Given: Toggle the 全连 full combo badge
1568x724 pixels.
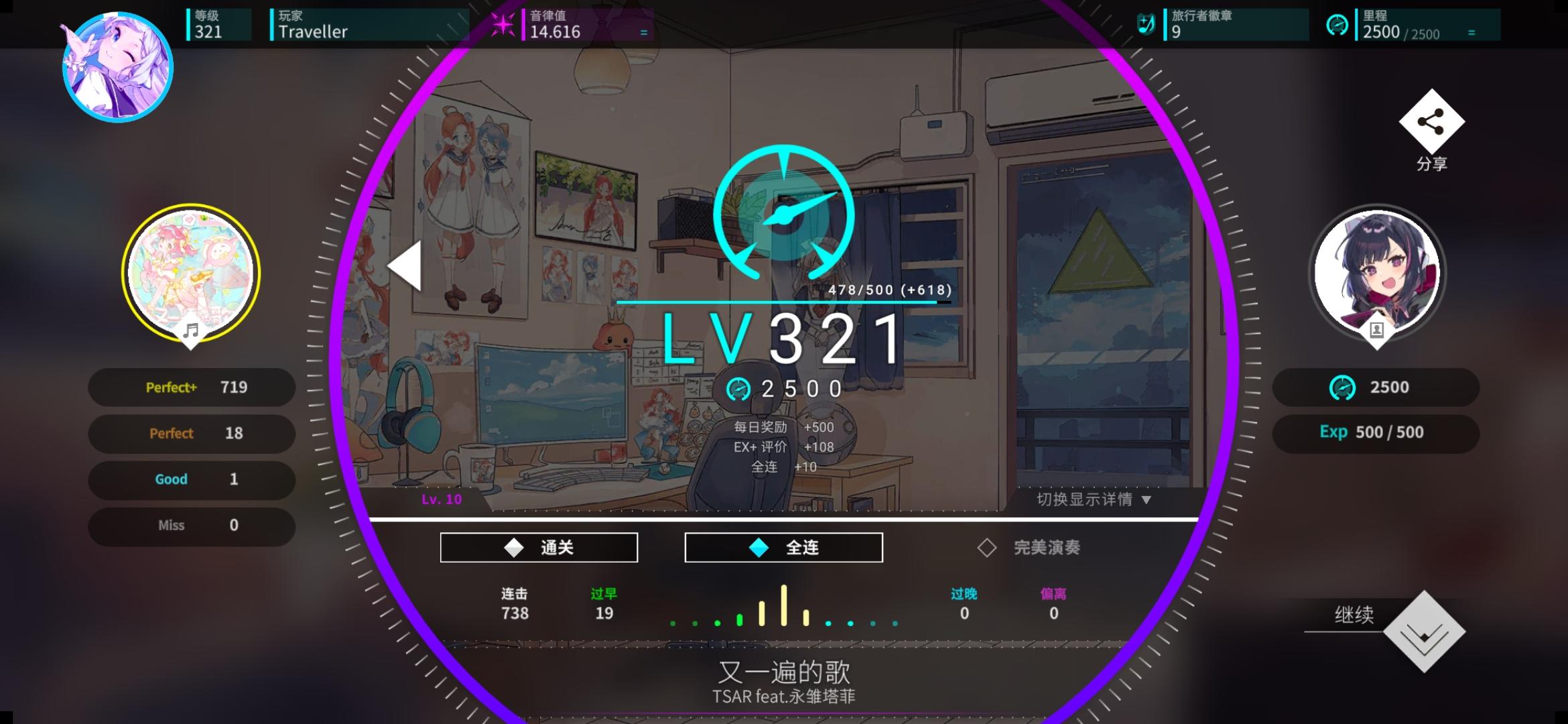Looking at the screenshot, I should tap(783, 547).
